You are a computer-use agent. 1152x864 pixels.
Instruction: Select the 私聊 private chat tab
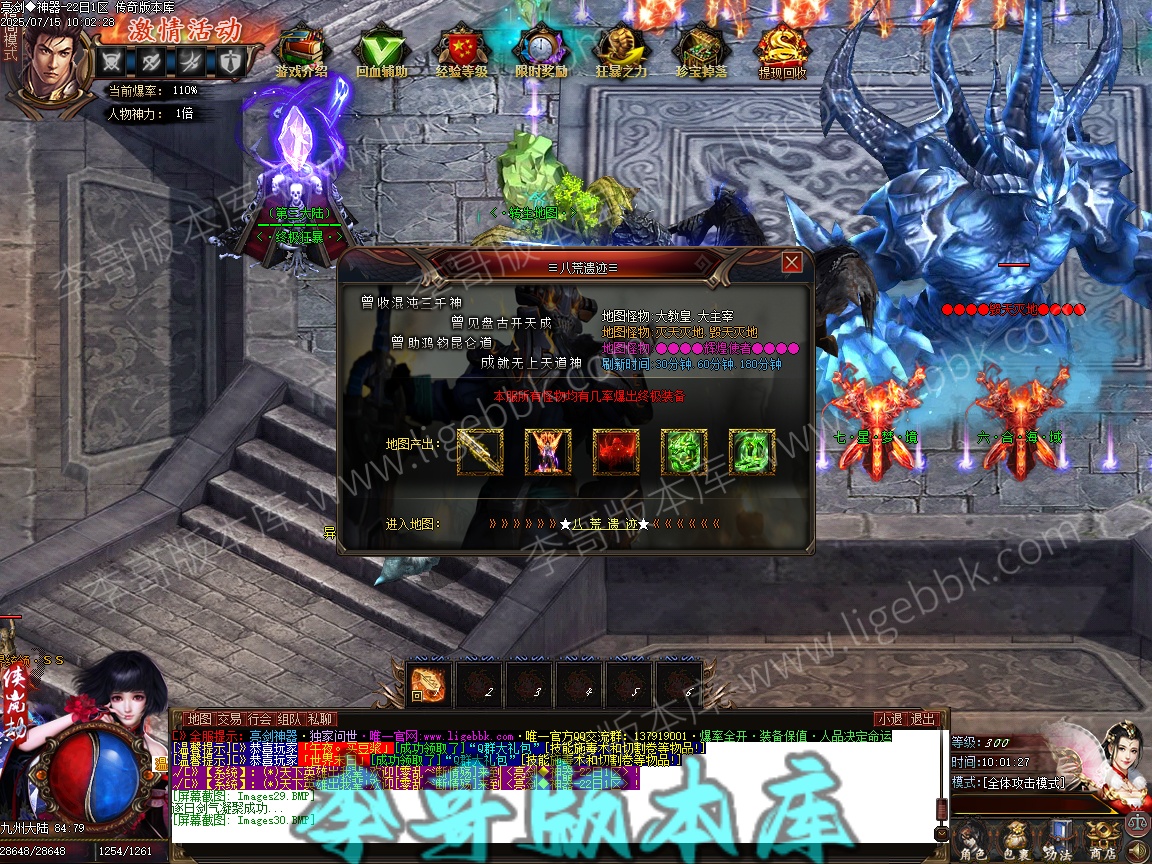tap(321, 719)
